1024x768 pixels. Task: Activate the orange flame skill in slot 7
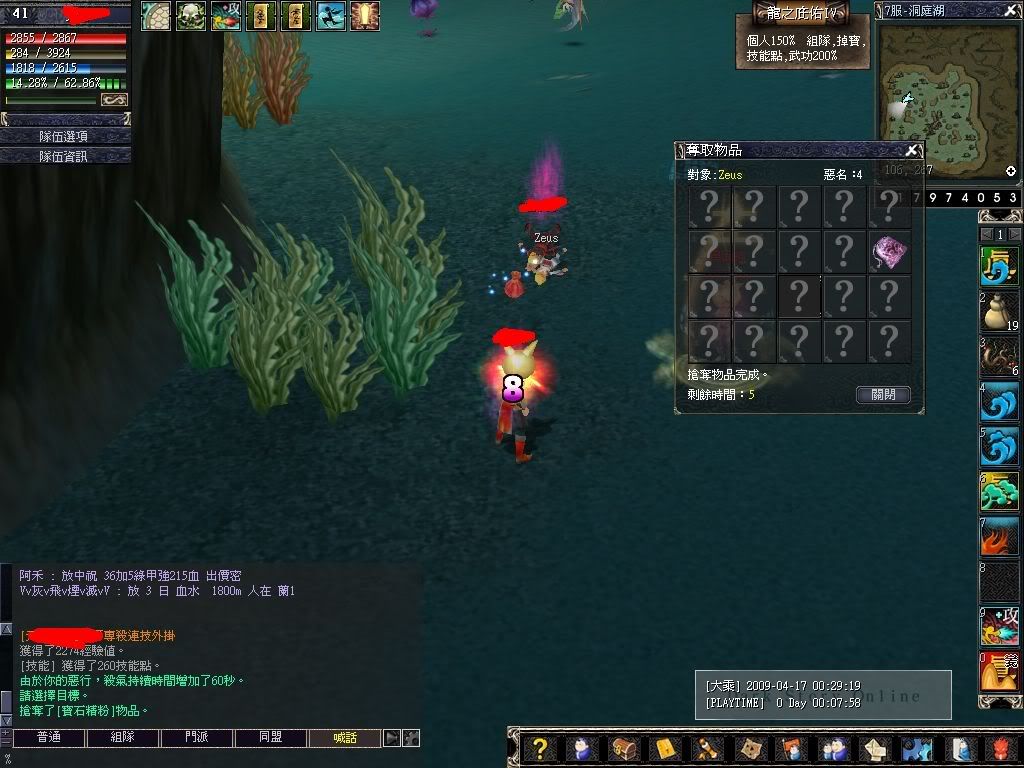tap(999, 537)
